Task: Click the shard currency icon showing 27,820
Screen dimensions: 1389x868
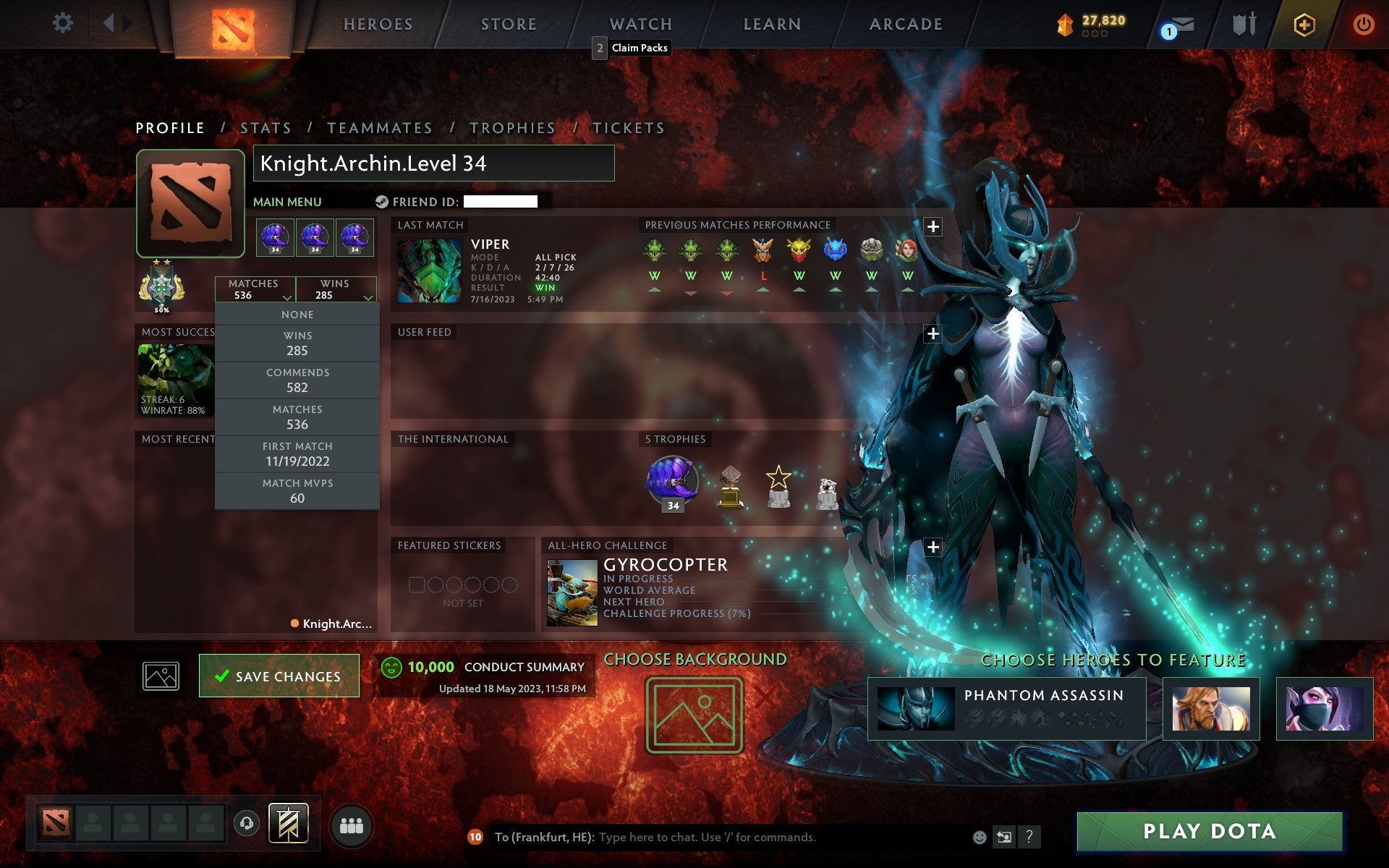Action: coord(1064,23)
